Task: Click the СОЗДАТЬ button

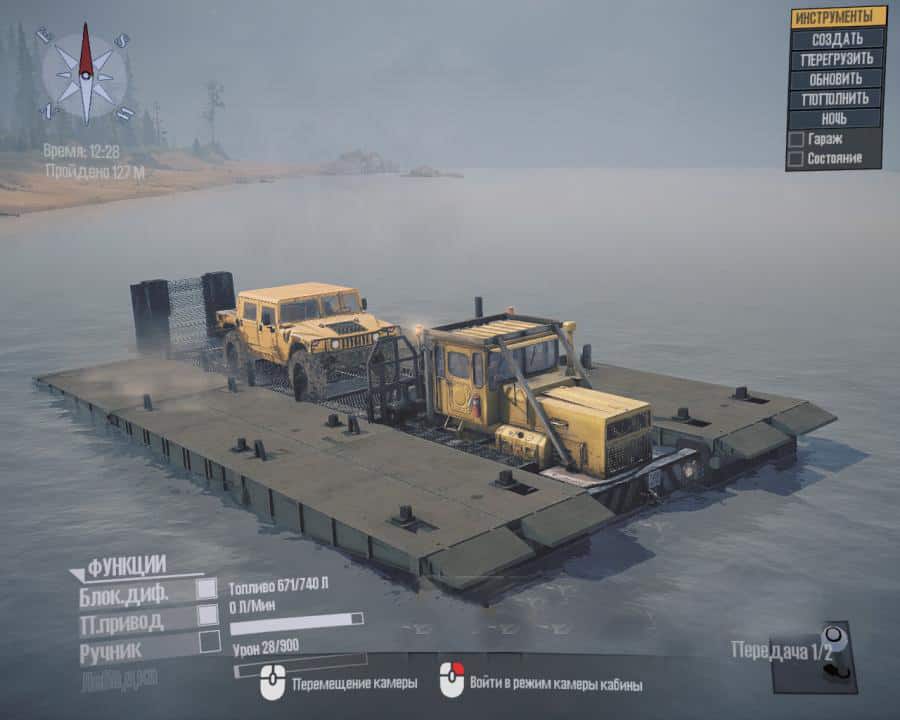Action: point(837,38)
